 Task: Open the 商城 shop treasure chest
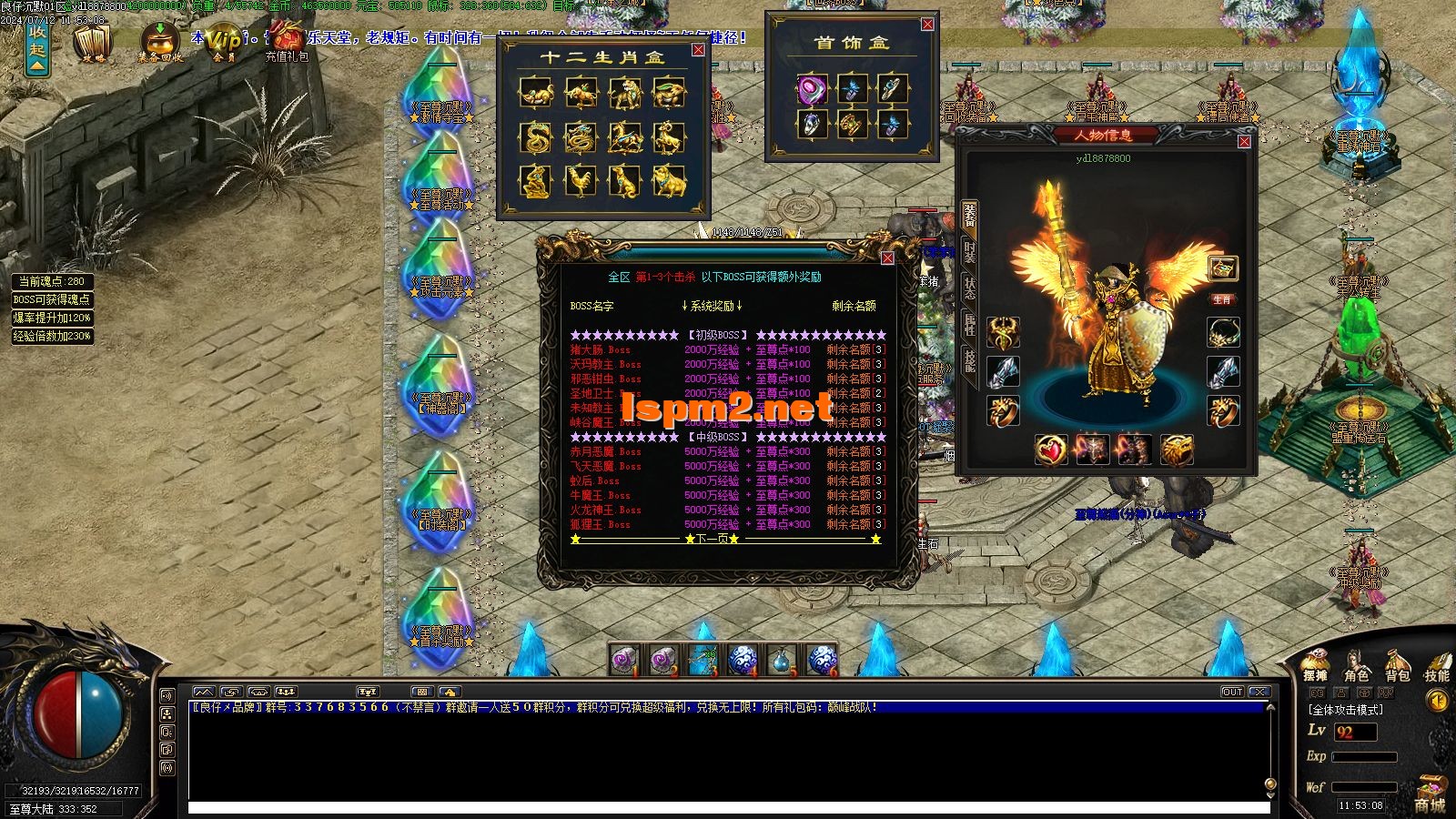(x=1431, y=794)
